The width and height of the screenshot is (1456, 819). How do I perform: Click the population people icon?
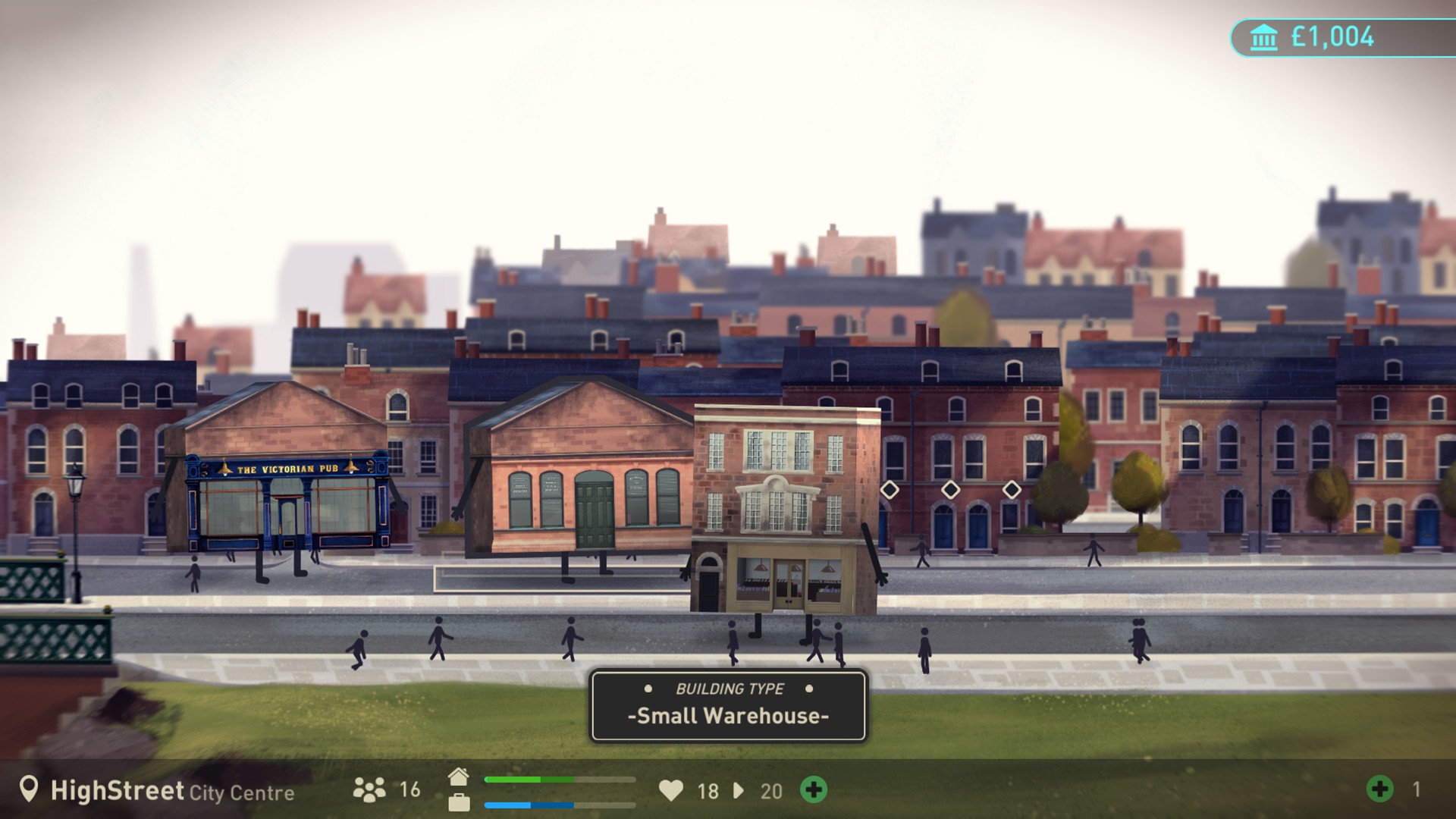click(371, 791)
